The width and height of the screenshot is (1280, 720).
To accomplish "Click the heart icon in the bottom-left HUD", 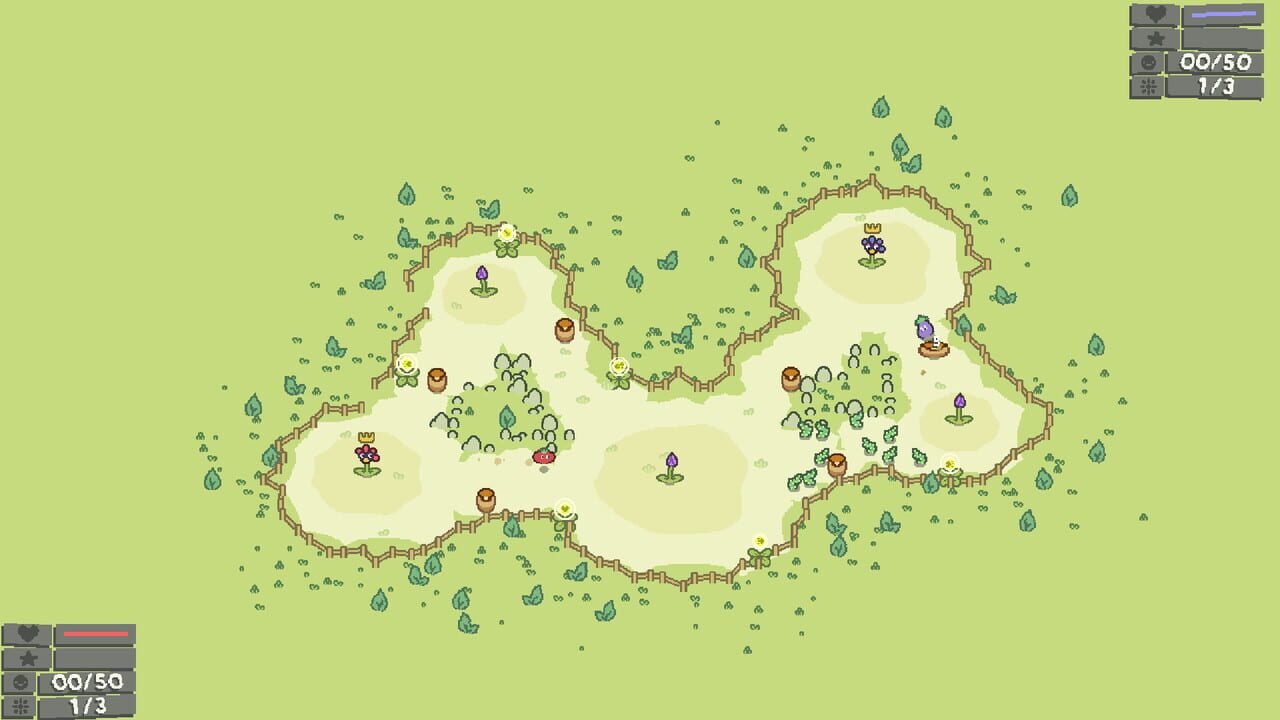I will point(29,634).
